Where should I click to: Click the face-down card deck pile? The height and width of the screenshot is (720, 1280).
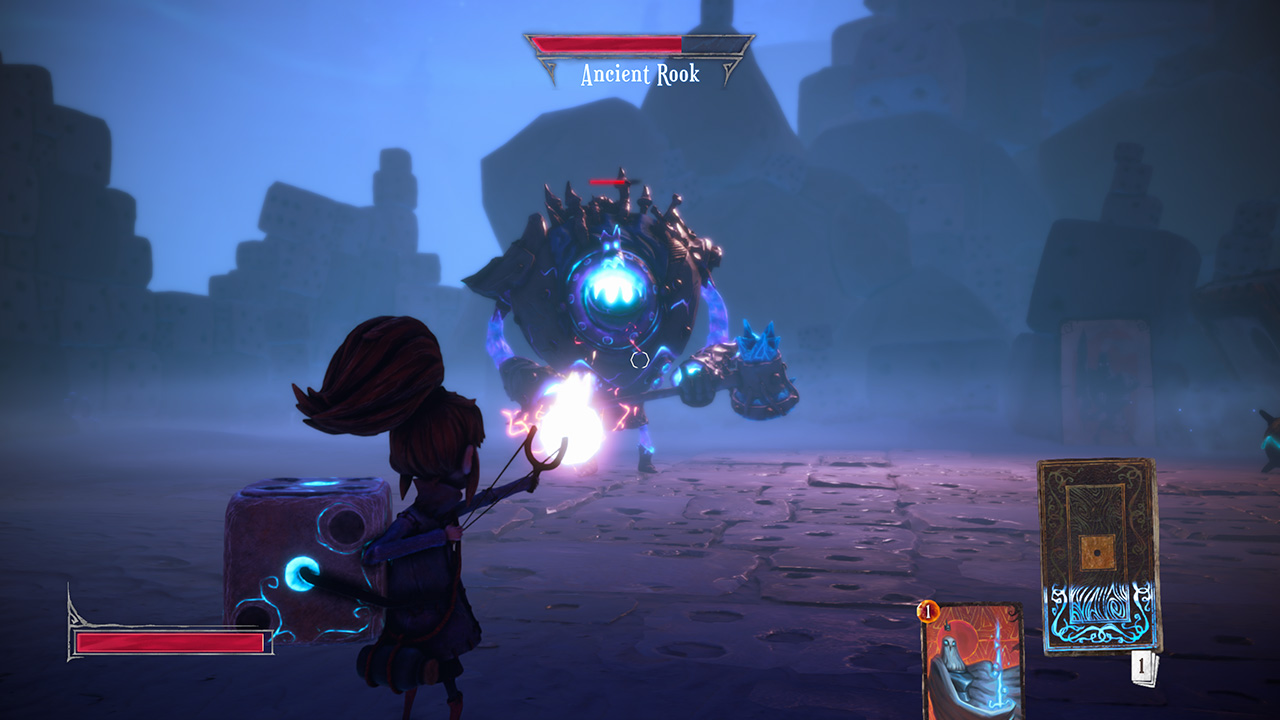1097,555
